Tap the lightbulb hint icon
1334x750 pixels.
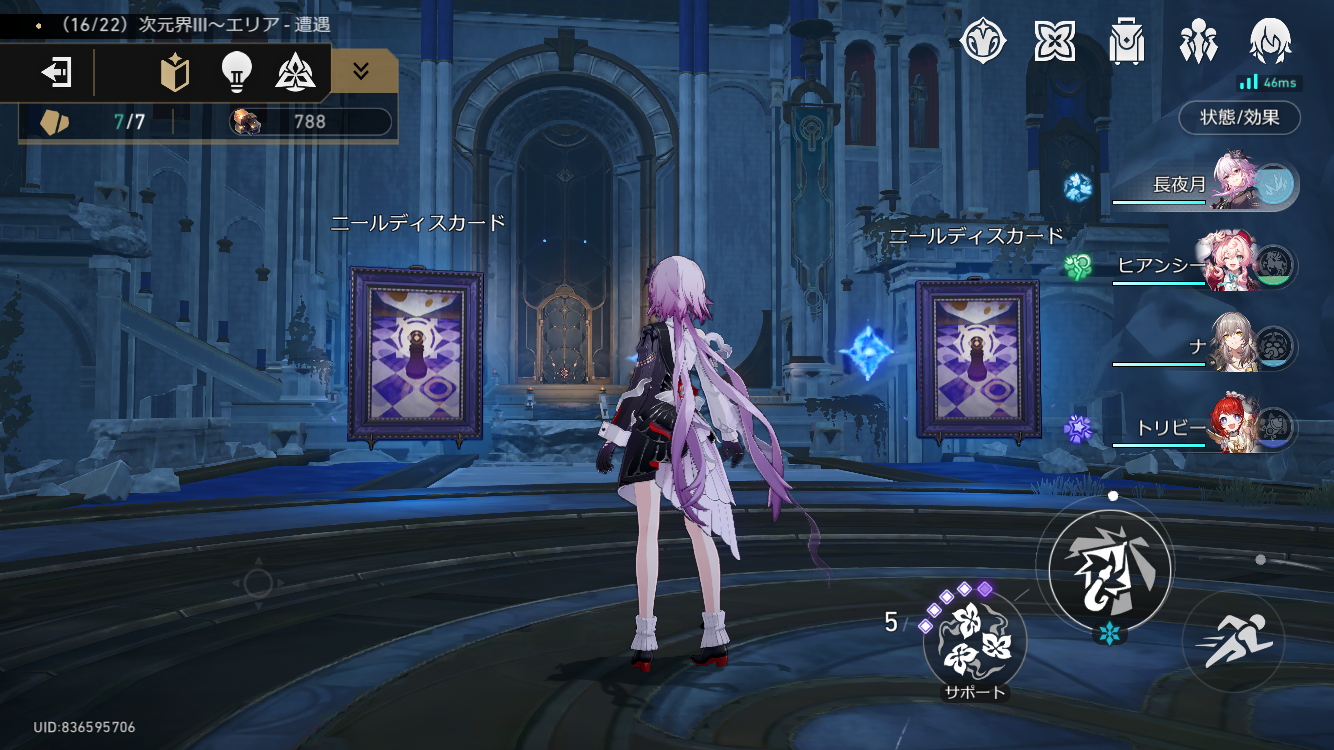click(x=236, y=71)
